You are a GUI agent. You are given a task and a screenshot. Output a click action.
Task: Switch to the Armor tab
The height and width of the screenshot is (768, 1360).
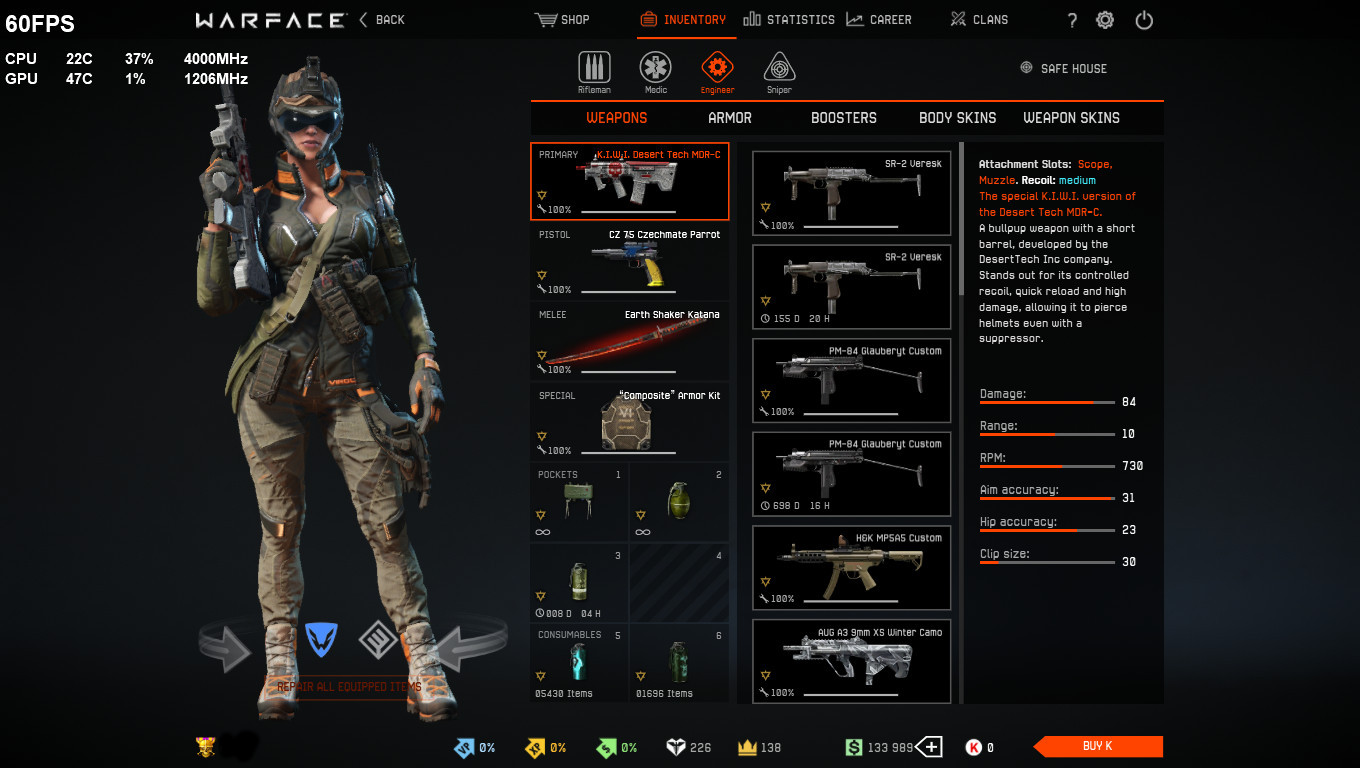(730, 118)
